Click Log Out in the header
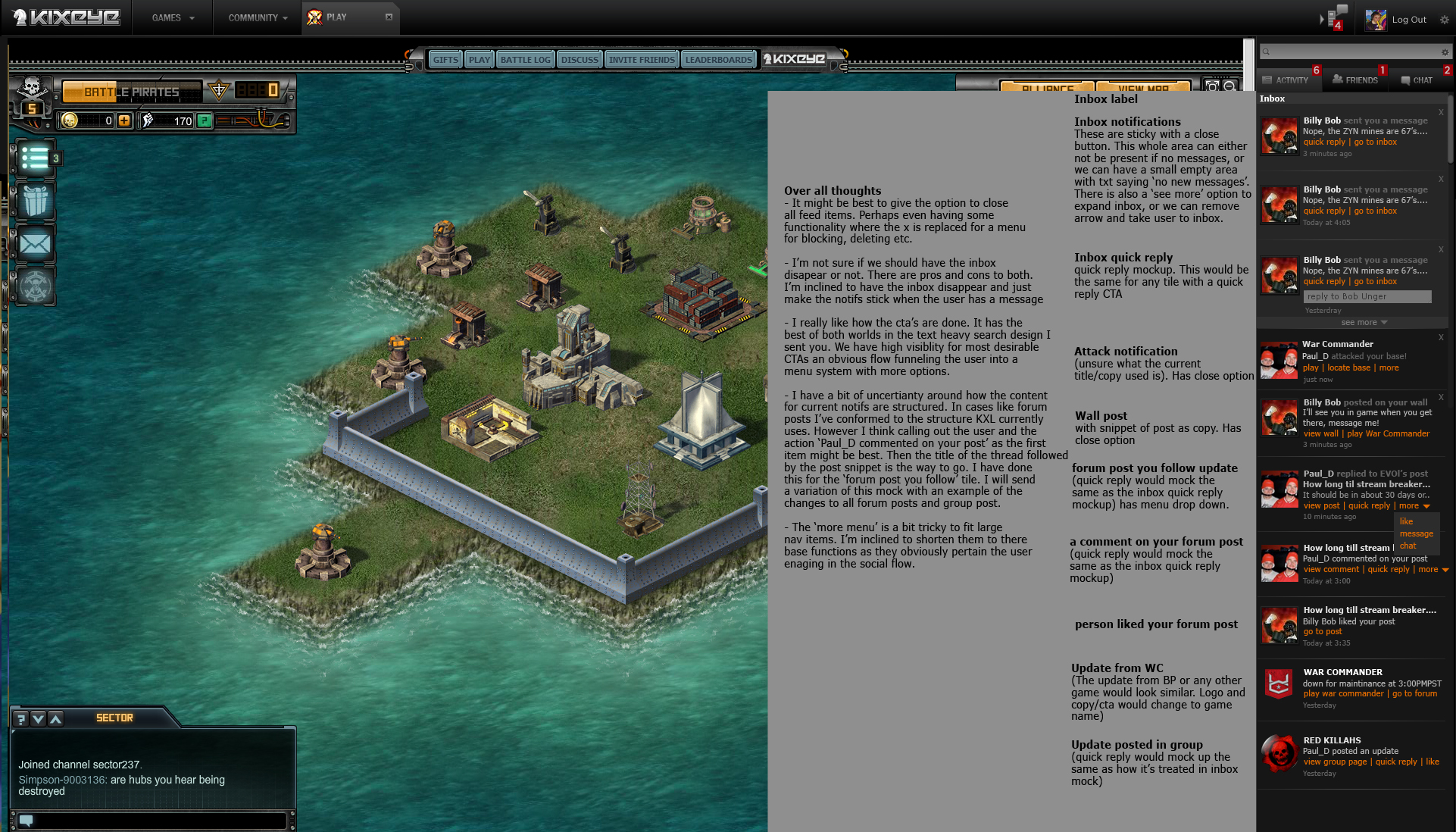Image resolution: width=1456 pixels, height=832 pixels. 1408,20
